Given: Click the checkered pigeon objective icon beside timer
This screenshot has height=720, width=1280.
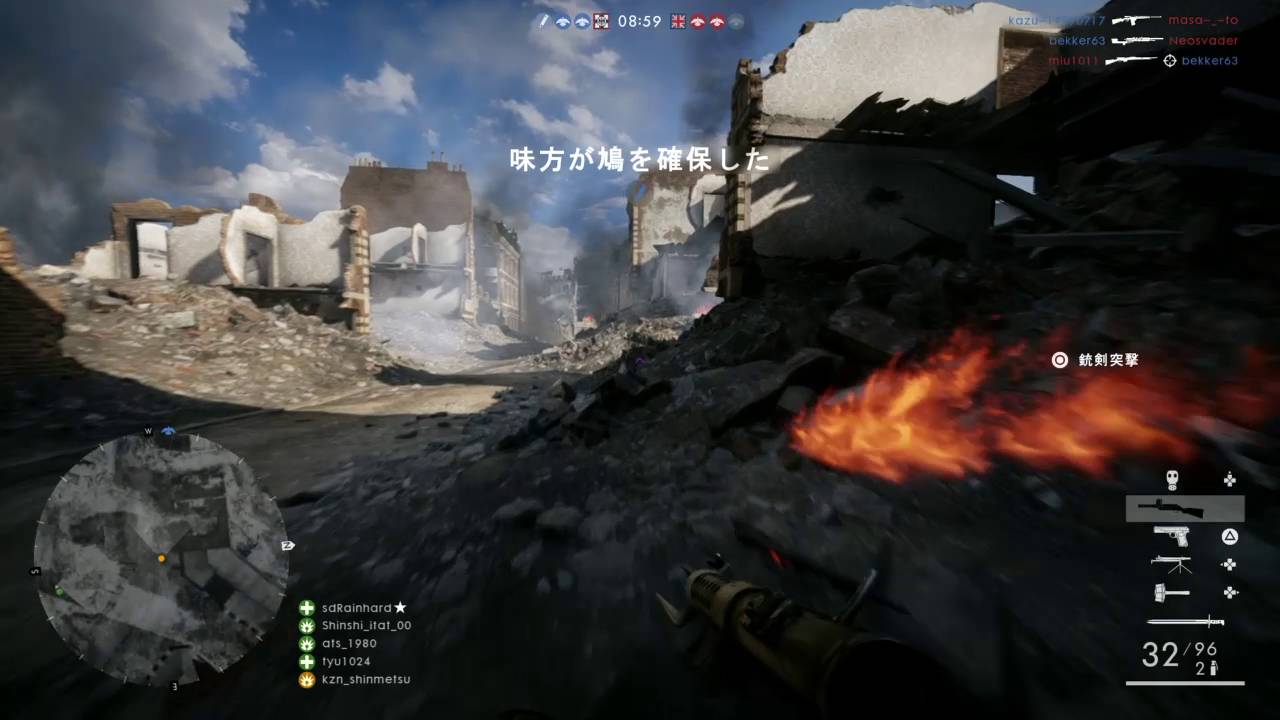Looking at the screenshot, I should [600, 21].
